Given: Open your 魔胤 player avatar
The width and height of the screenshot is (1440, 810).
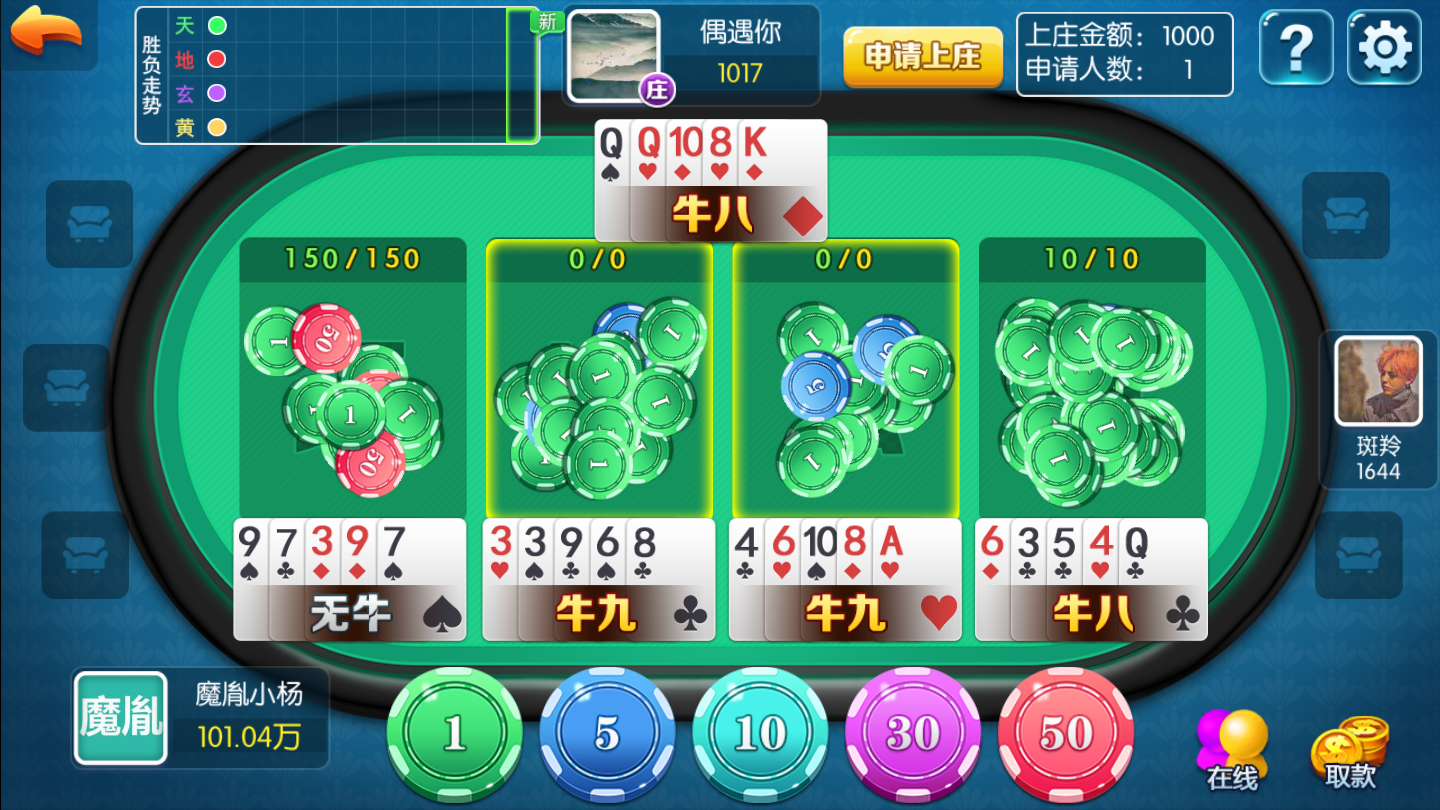Looking at the screenshot, I should [121, 718].
